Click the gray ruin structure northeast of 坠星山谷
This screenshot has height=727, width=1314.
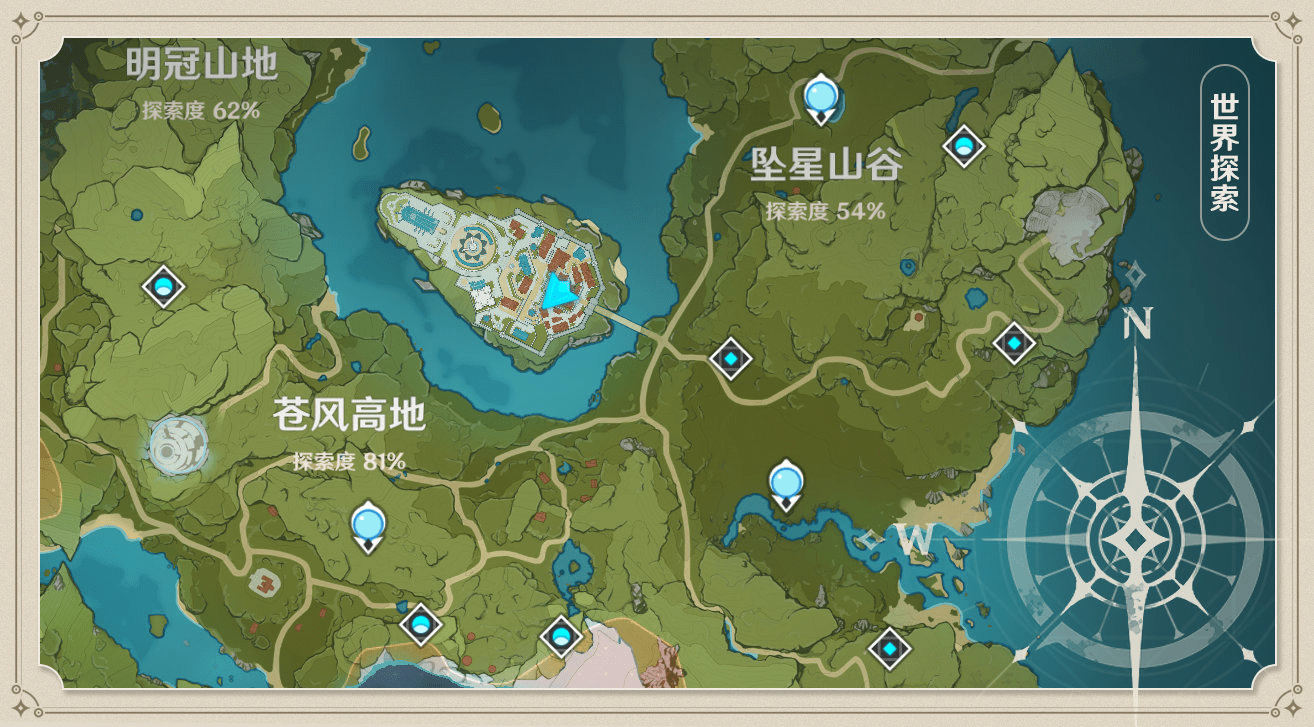click(x=1065, y=215)
